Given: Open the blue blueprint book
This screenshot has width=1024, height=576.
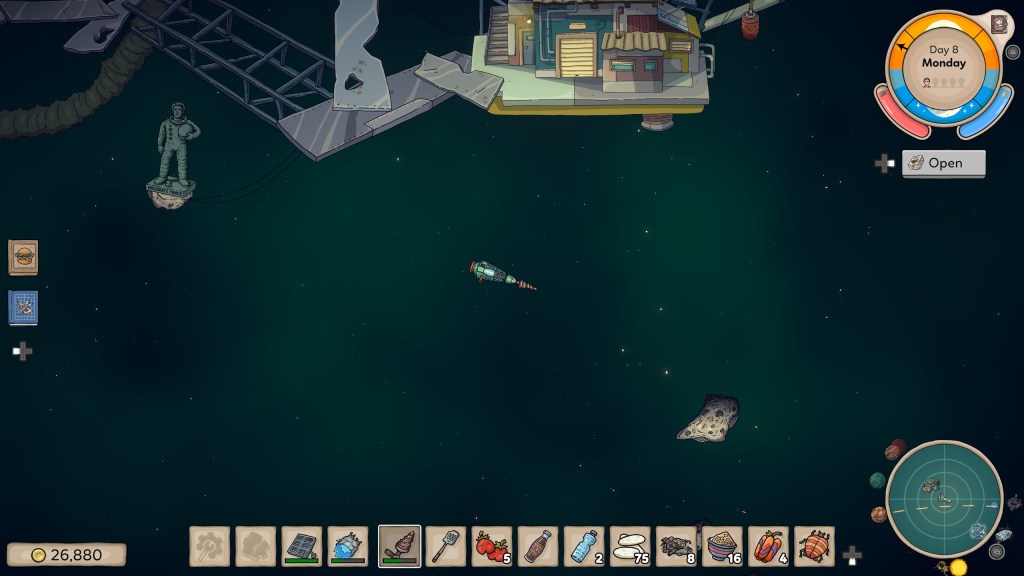Looking at the screenshot, I should tap(23, 307).
